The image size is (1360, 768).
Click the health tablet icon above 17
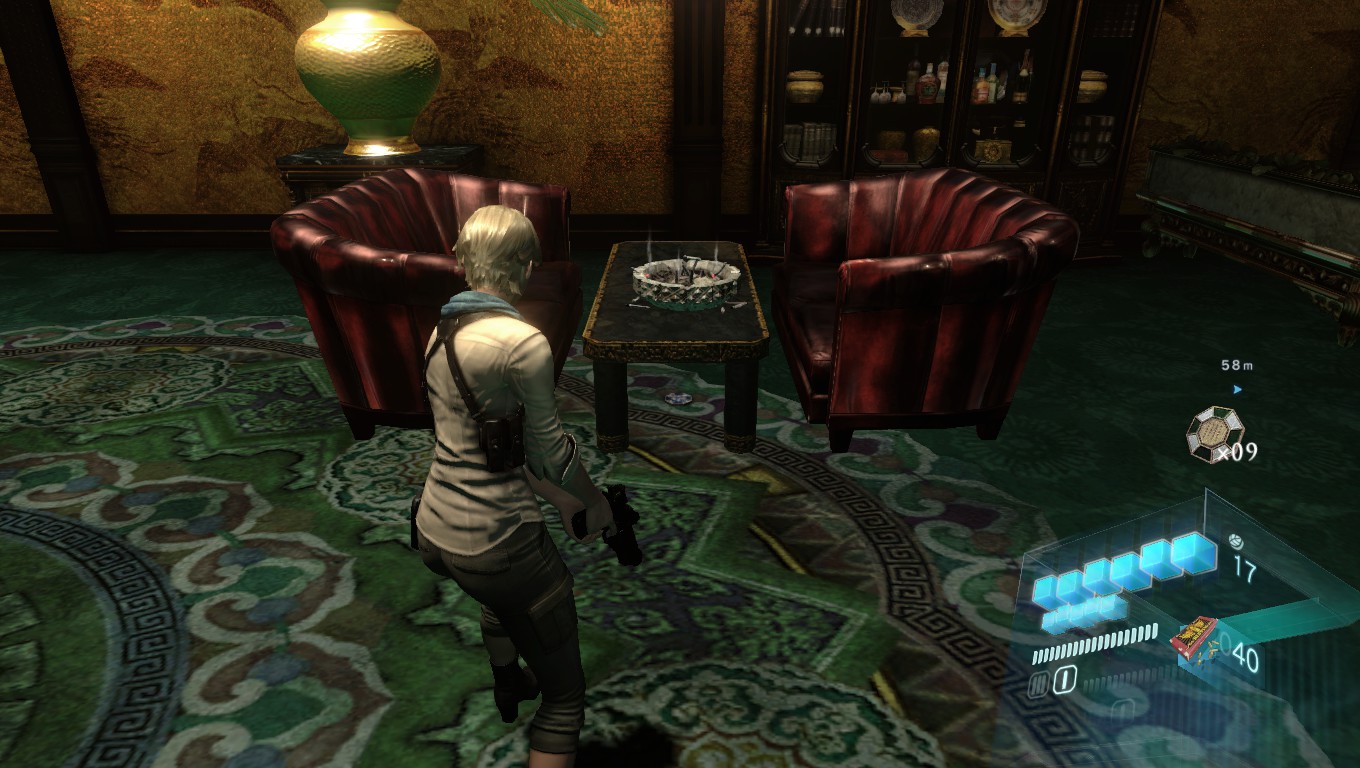[x=1236, y=541]
